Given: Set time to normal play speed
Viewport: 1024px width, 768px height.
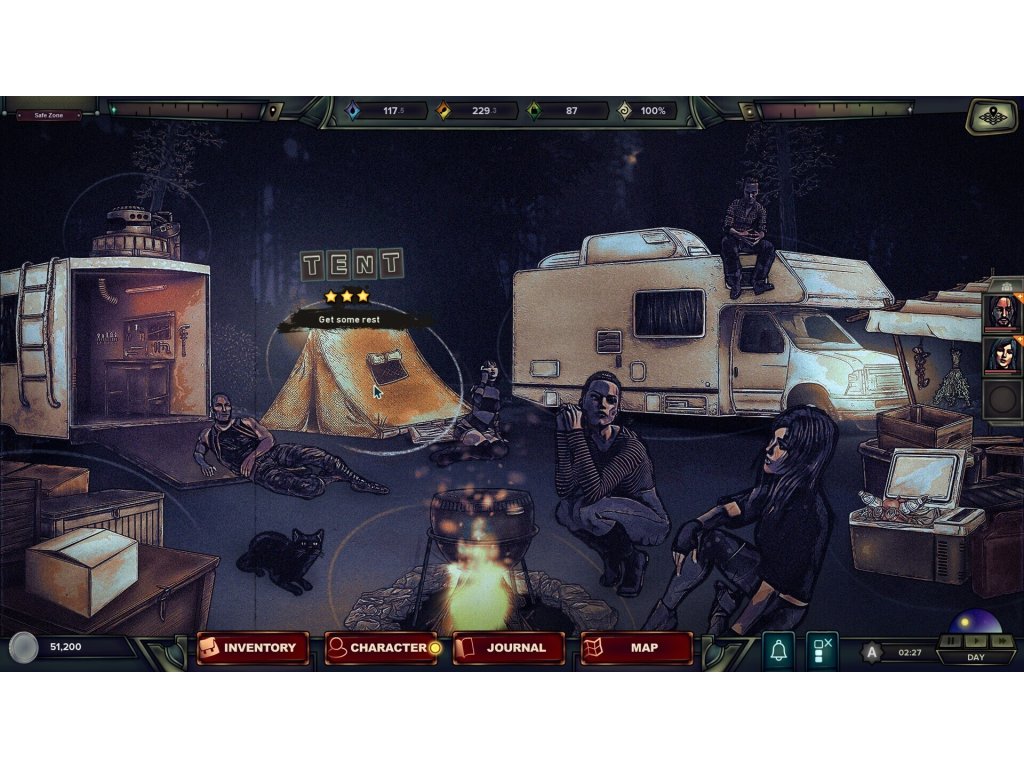Looking at the screenshot, I should pyautogui.click(x=976, y=640).
